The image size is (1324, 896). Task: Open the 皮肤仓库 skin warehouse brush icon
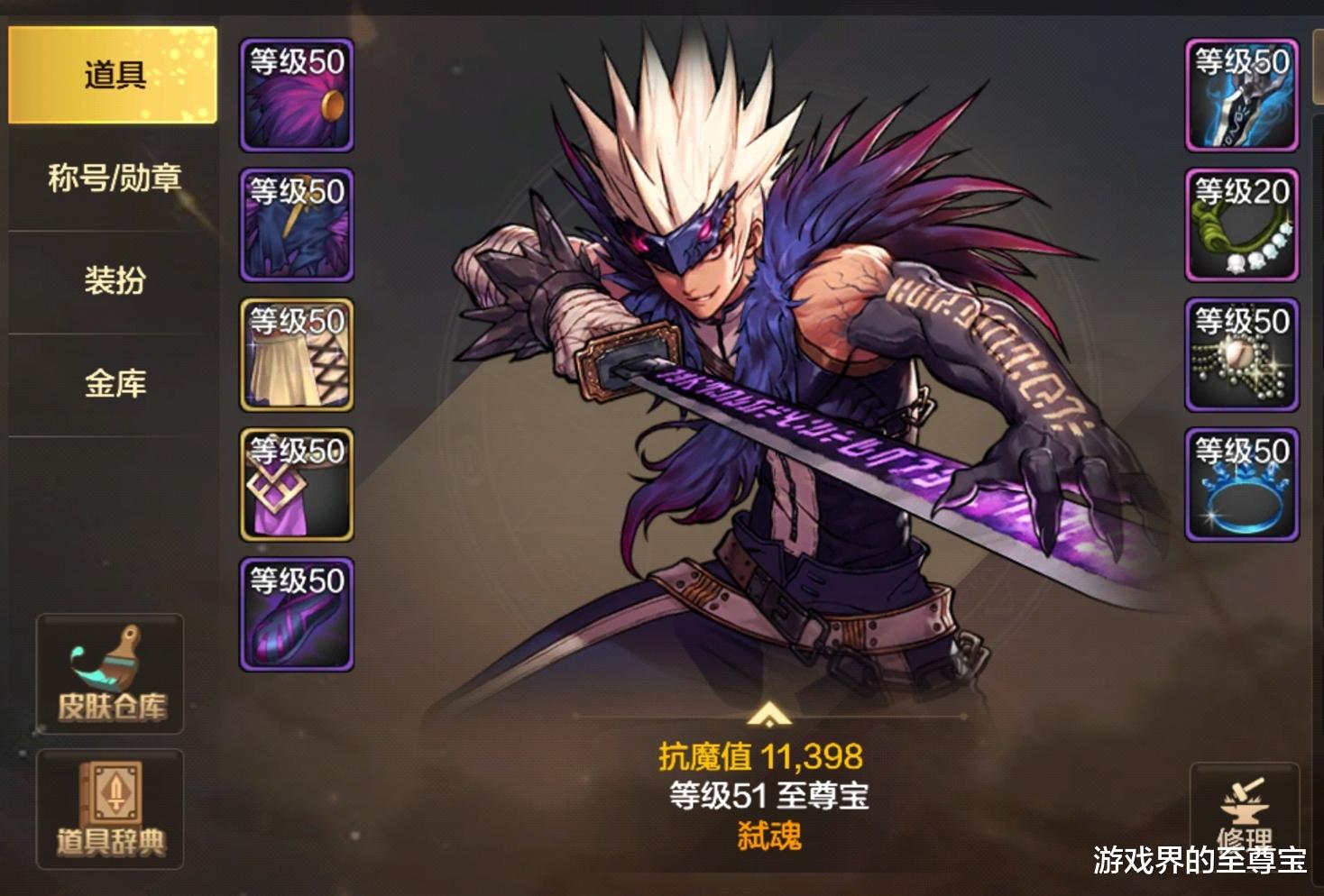tap(110, 674)
